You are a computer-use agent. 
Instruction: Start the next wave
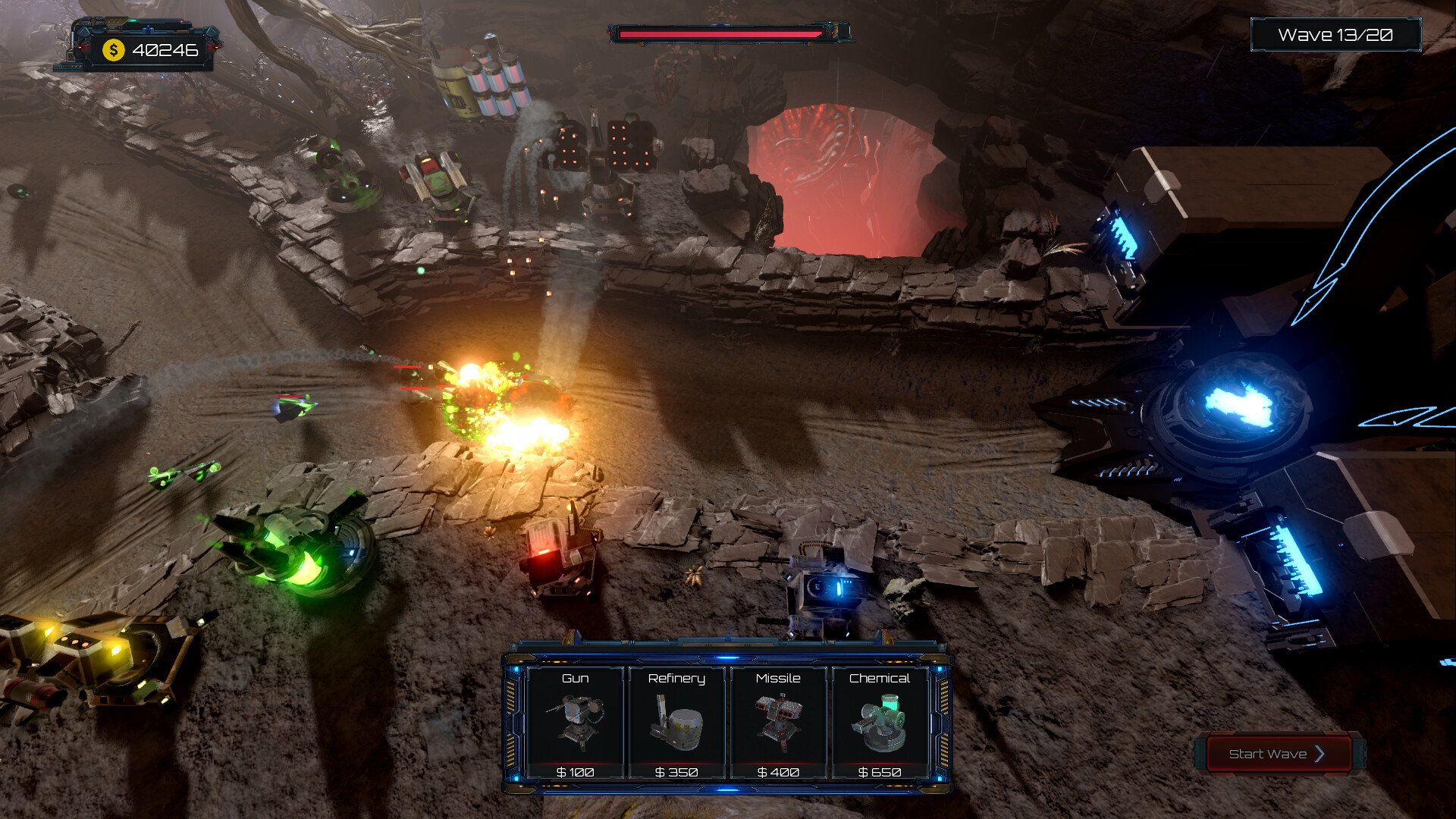click(x=1277, y=754)
